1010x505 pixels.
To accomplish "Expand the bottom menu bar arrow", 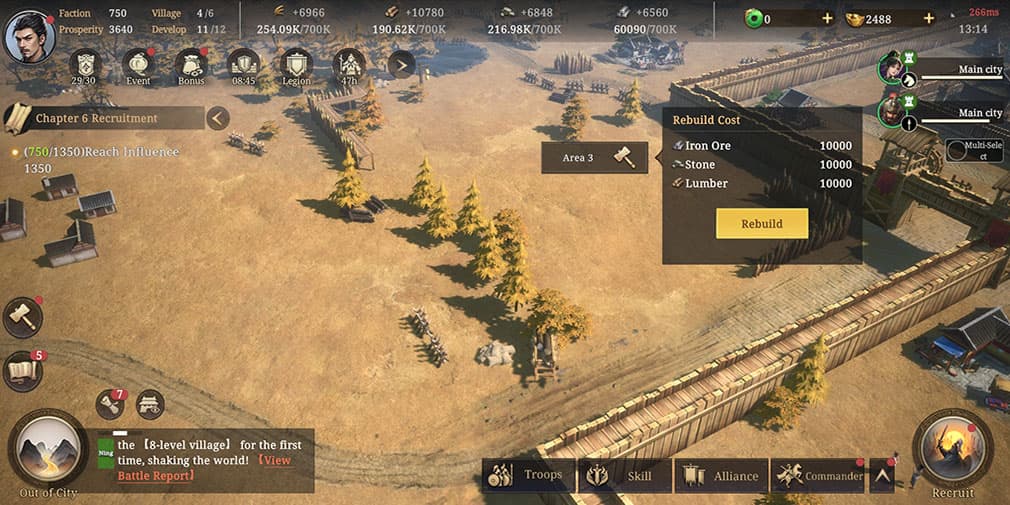I will (882, 476).
